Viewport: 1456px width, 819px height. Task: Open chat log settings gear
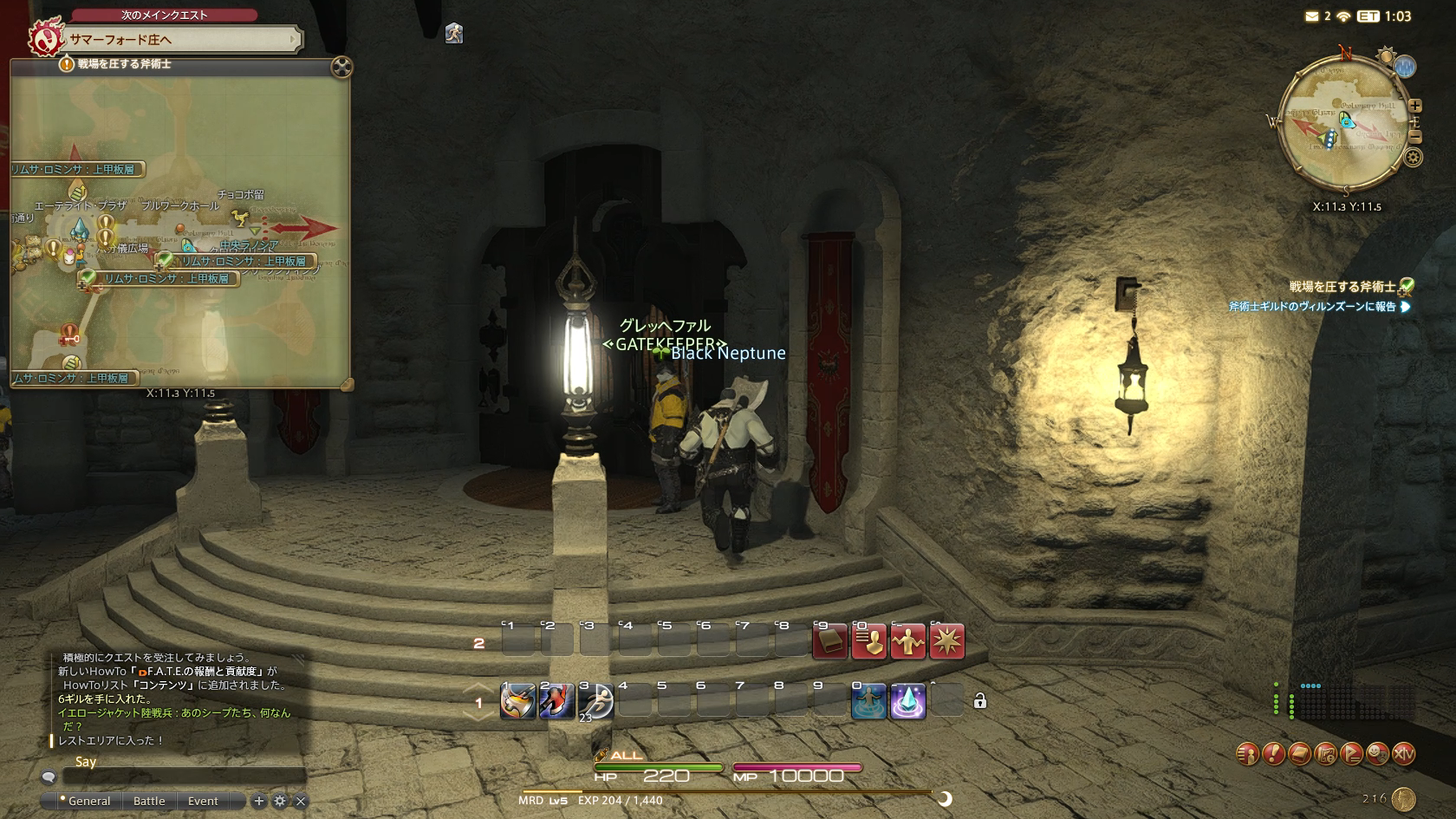(280, 801)
